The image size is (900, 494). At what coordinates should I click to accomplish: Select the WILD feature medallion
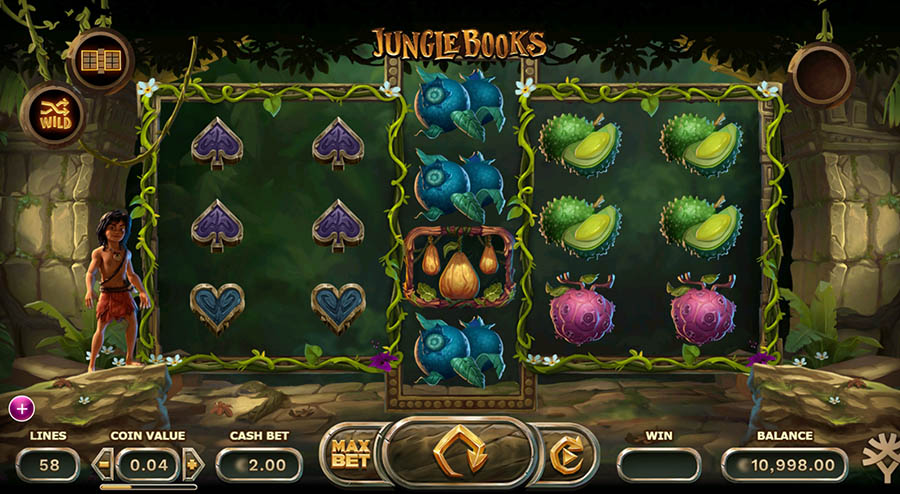[x=52, y=113]
